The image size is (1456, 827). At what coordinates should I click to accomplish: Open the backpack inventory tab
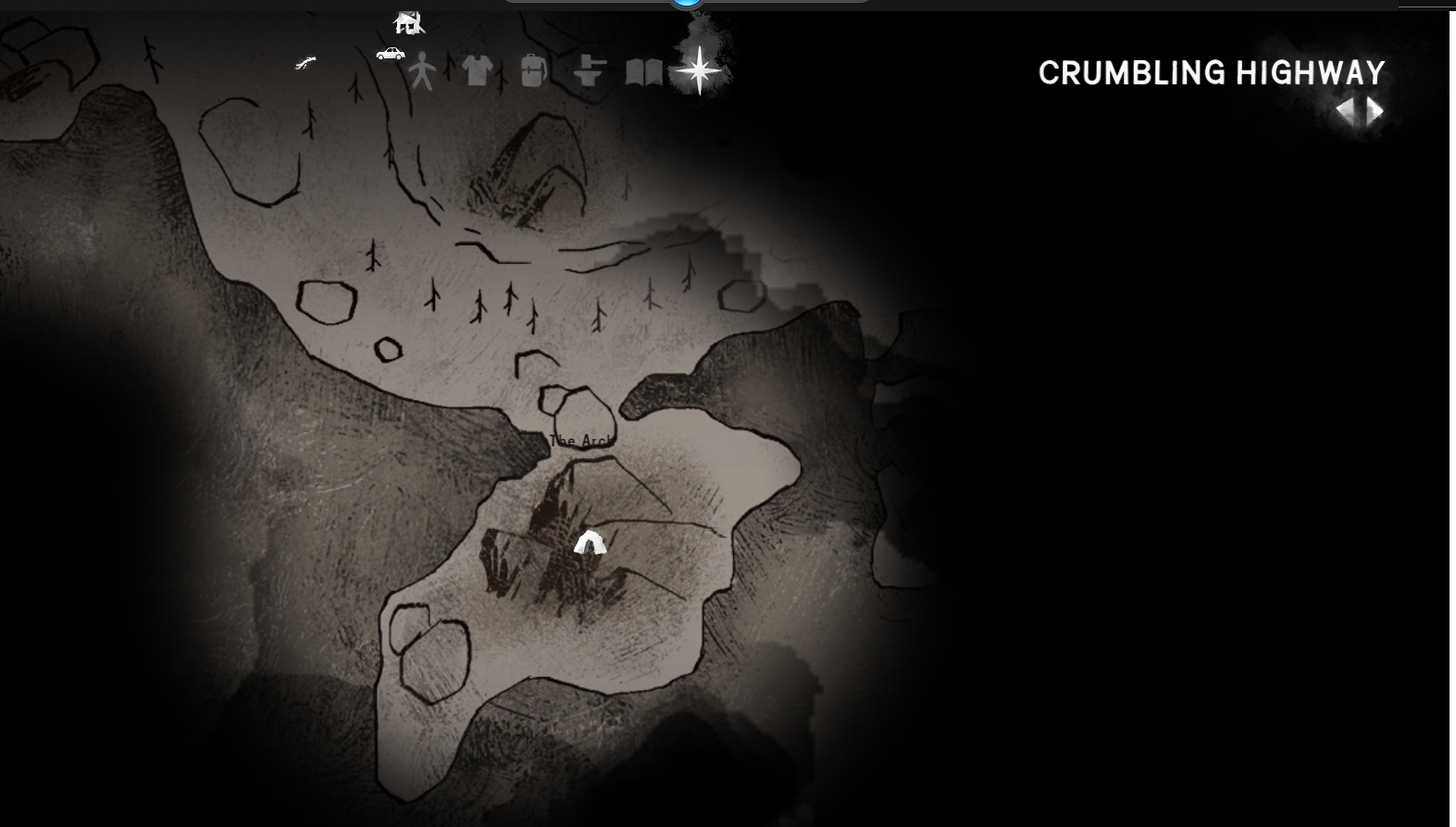(x=533, y=70)
